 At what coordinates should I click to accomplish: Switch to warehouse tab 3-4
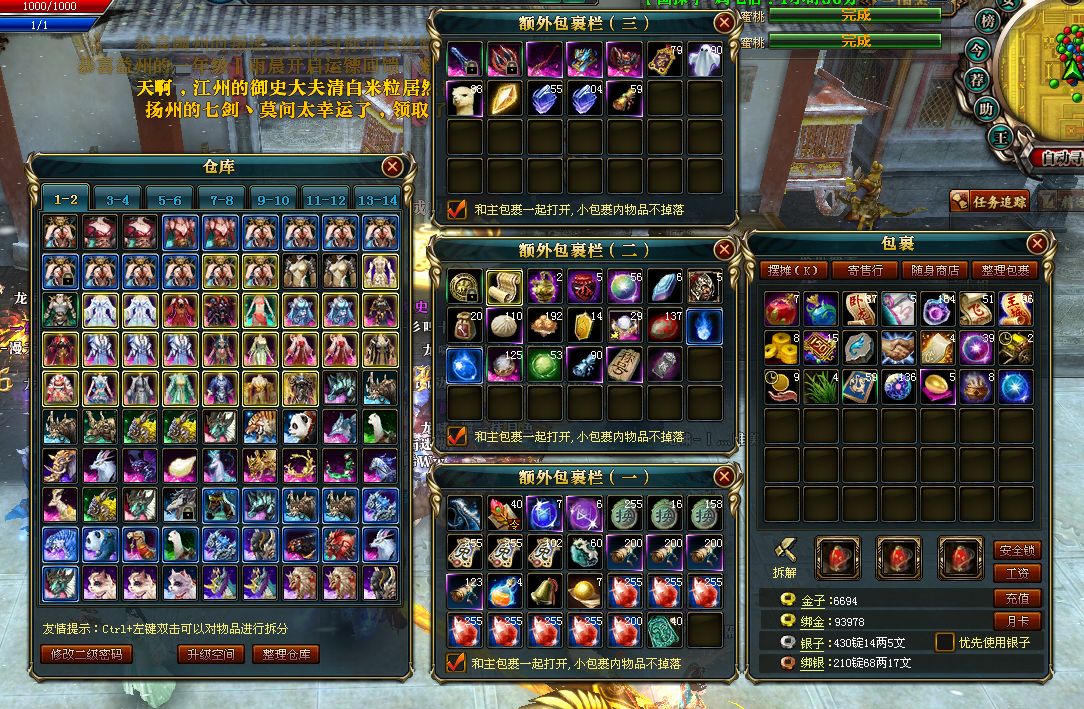[118, 199]
